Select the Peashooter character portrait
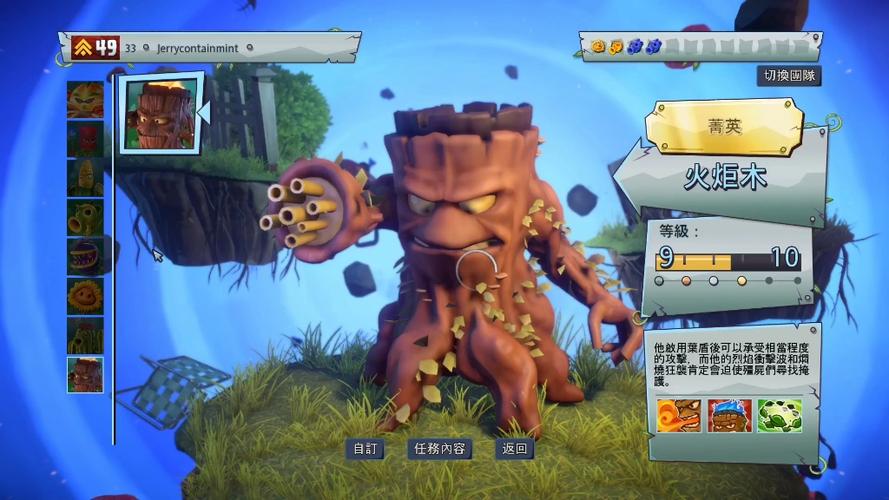889x500 pixels. coord(85,216)
